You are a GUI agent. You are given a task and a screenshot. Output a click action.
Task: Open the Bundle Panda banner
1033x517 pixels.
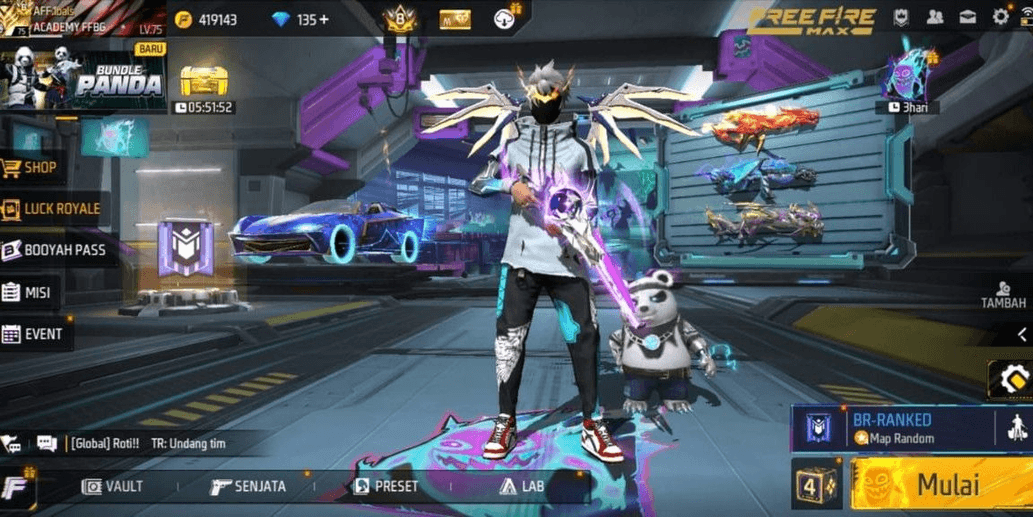(84, 77)
